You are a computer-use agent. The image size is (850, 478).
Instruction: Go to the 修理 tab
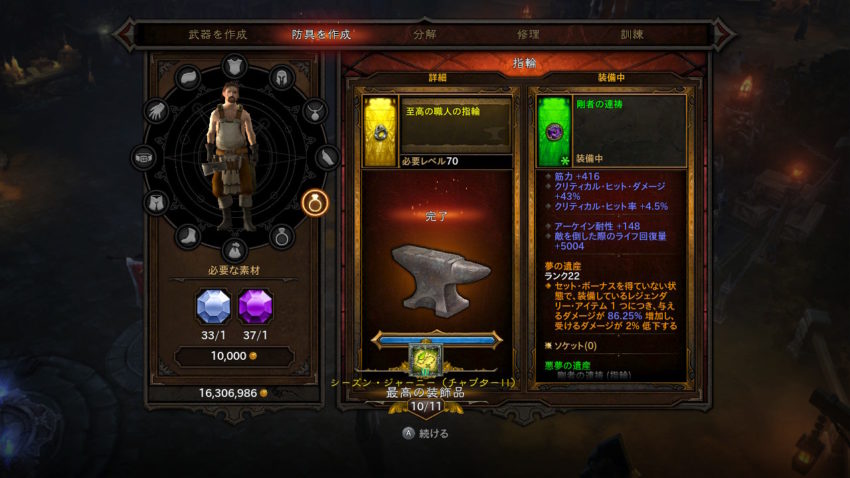pos(529,34)
